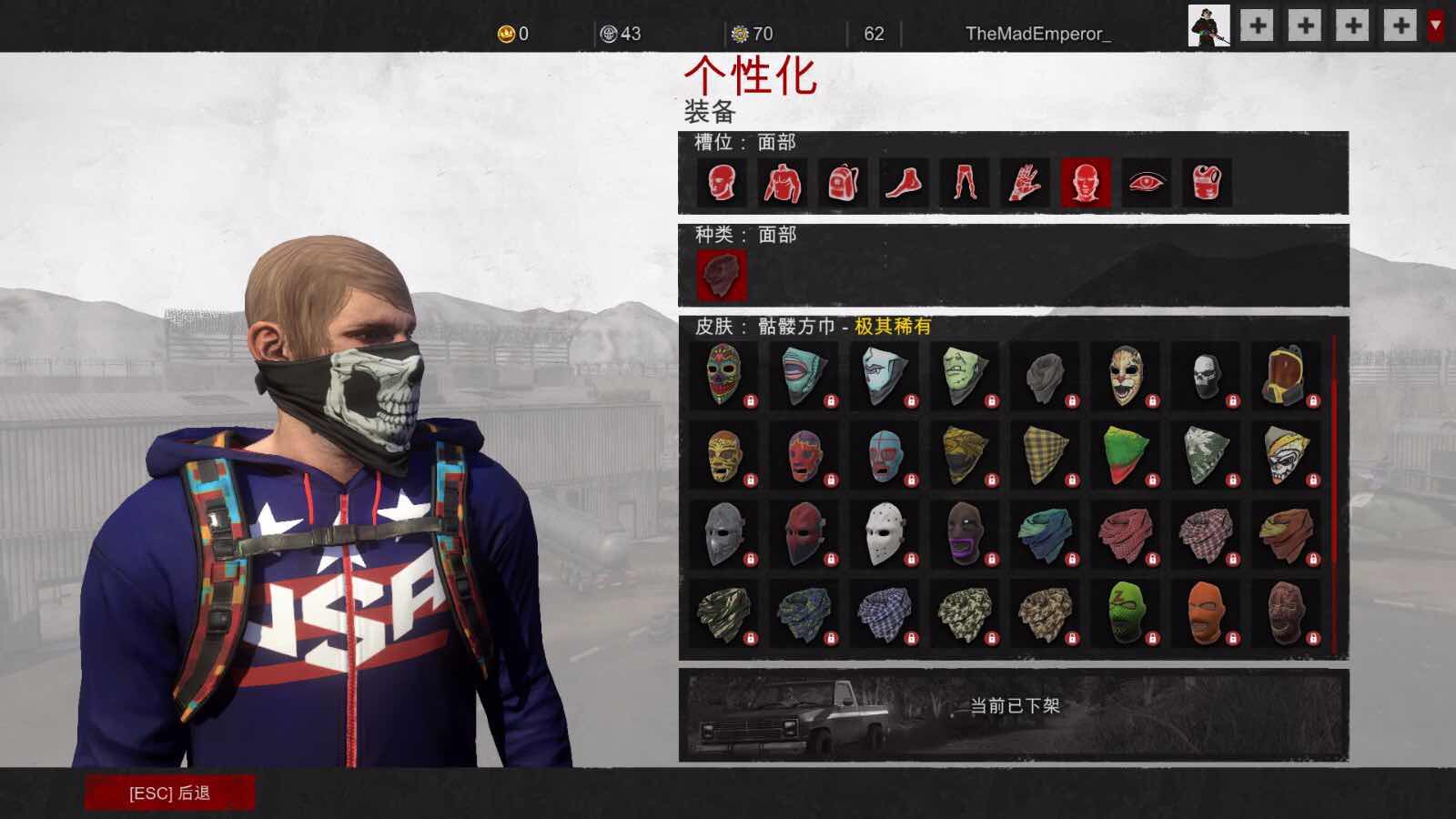
Task: Select the legs slot icon
Action: pyautogui.click(x=963, y=183)
